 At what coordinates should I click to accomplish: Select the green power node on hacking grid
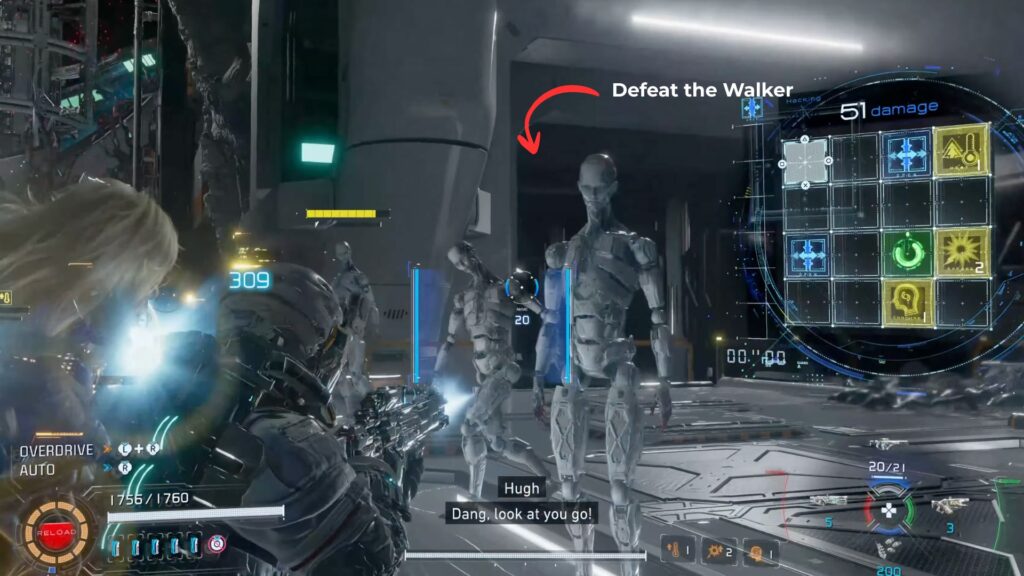[908, 254]
